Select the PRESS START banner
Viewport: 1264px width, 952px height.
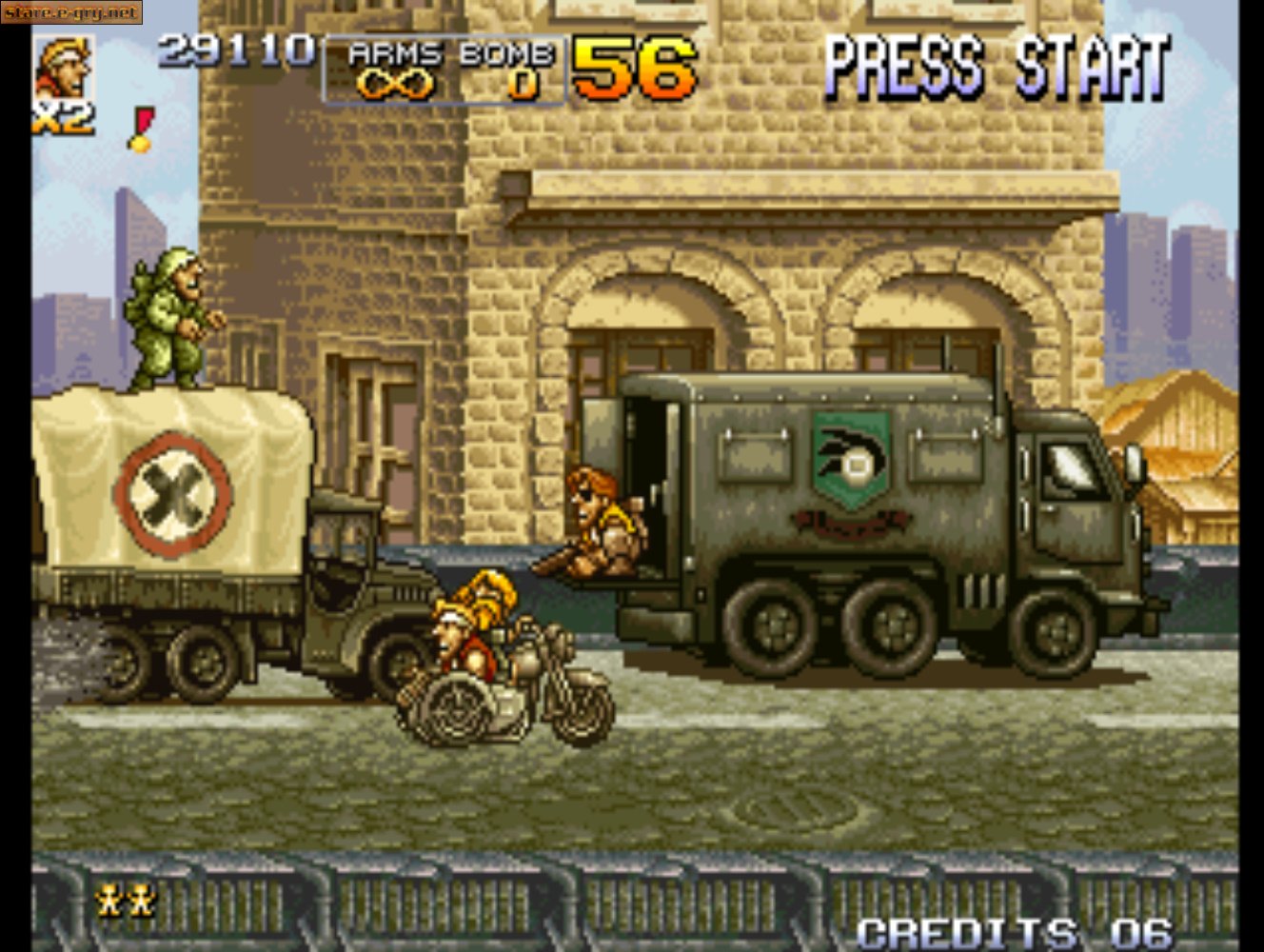click(997, 65)
